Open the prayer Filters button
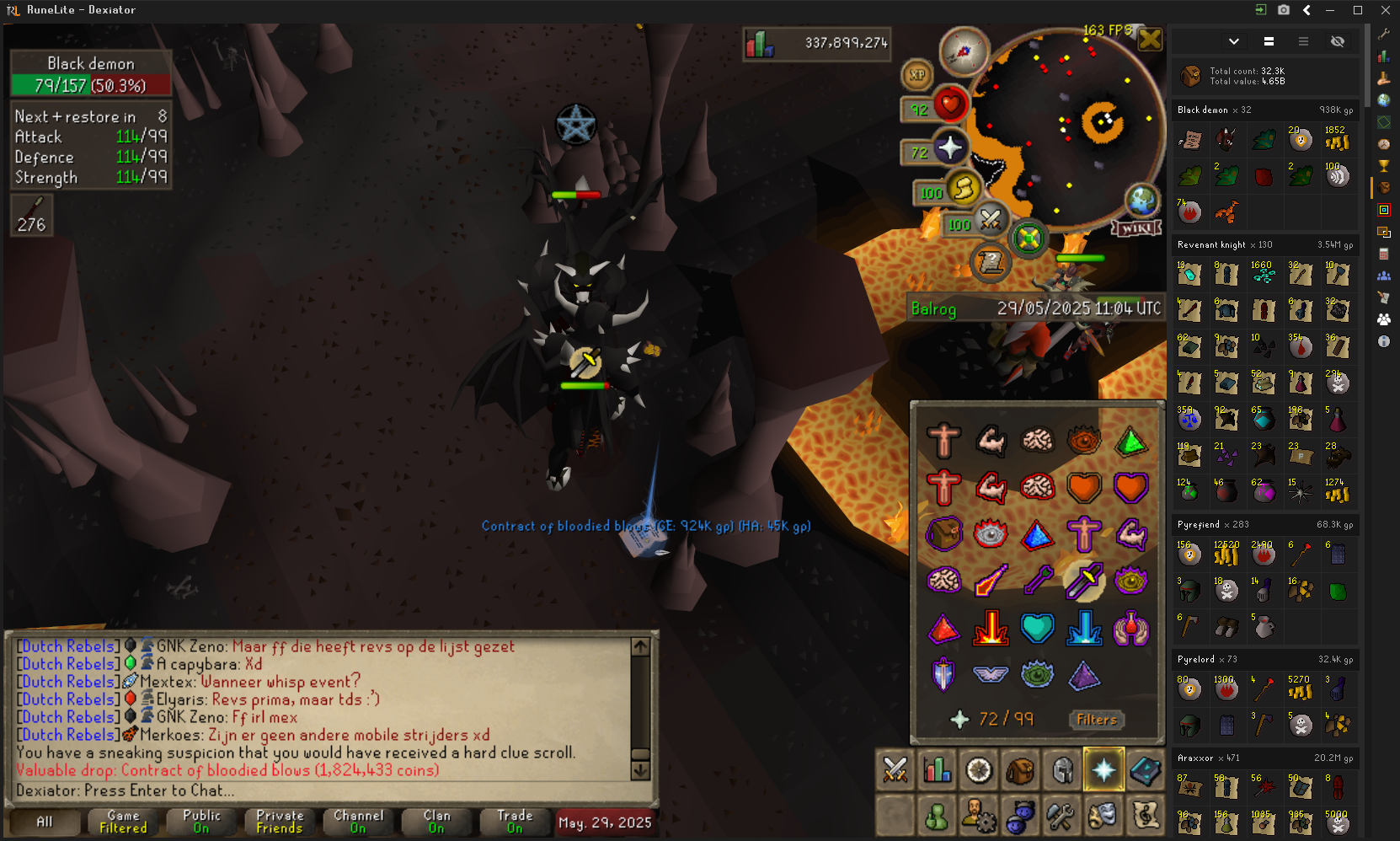Image resolution: width=1400 pixels, height=841 pixels. tap(1096, 720)
